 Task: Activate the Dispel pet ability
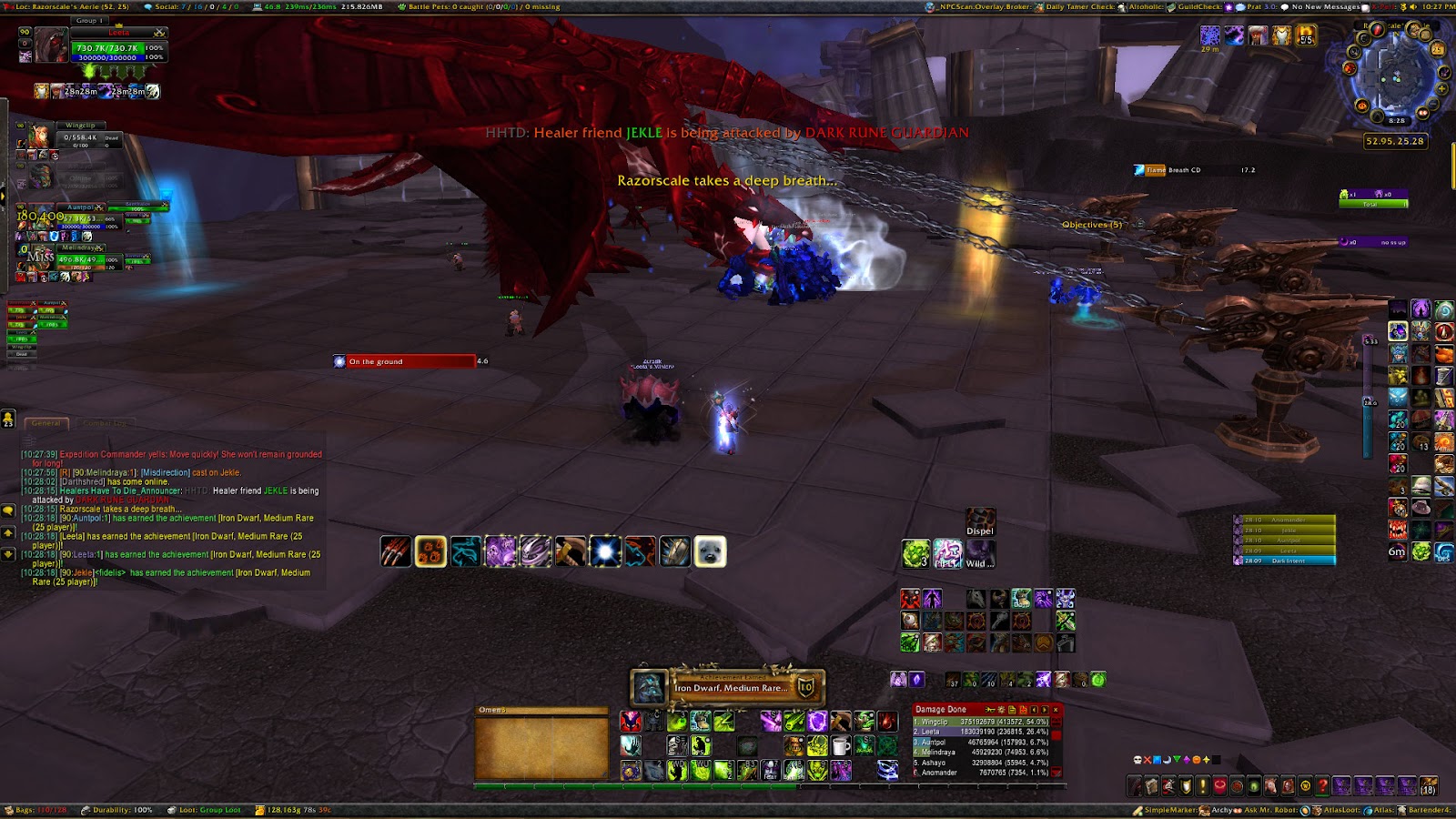point(980,521)
